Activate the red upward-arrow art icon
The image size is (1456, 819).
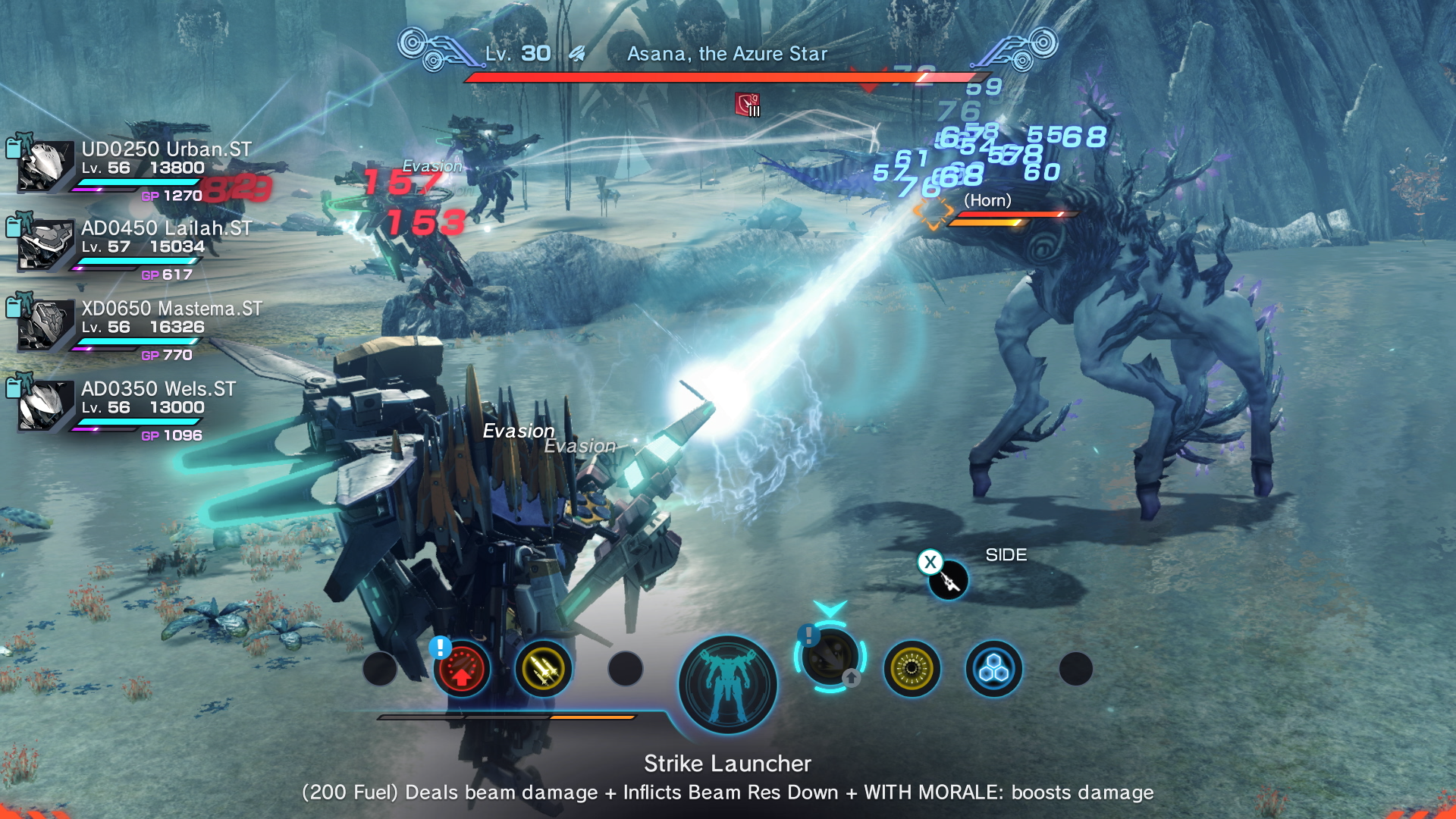pos(461,669)
